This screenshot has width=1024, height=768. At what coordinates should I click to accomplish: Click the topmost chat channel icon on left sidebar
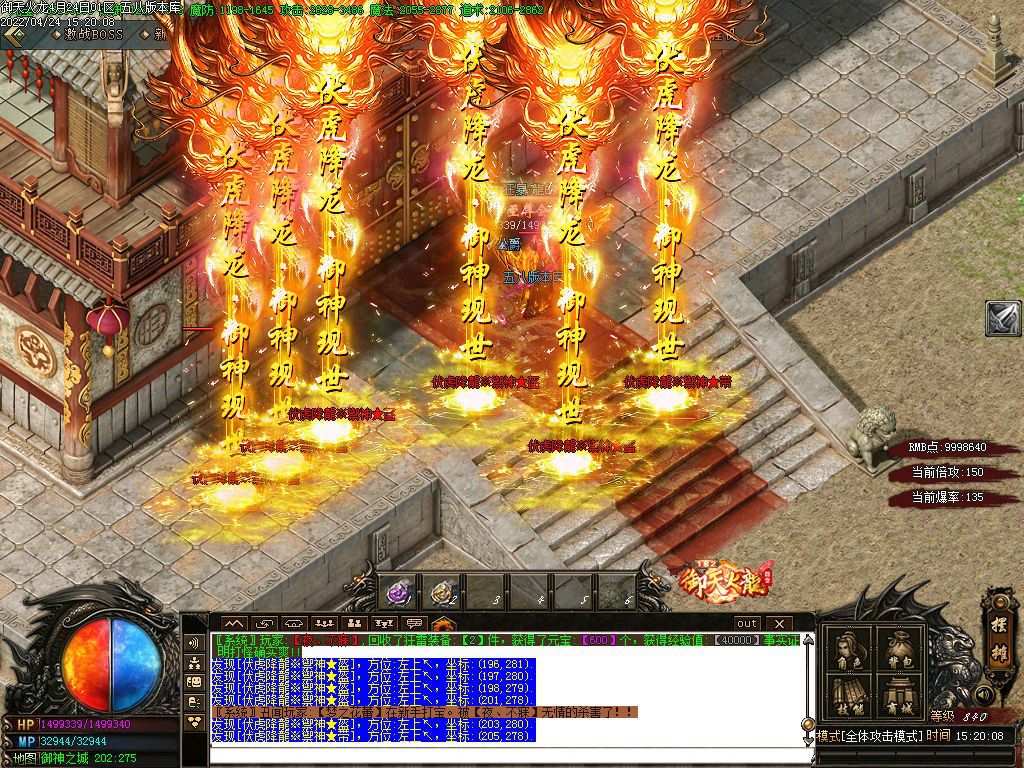click(x=194, y=642)
